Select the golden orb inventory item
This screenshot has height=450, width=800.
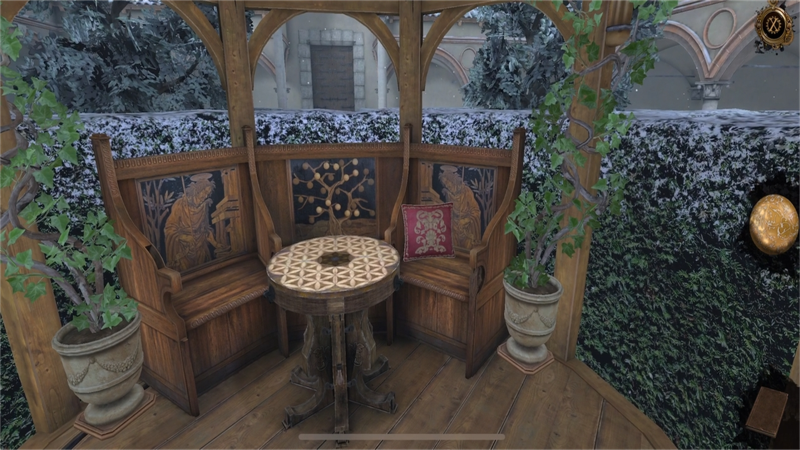[x=774, y=224]
